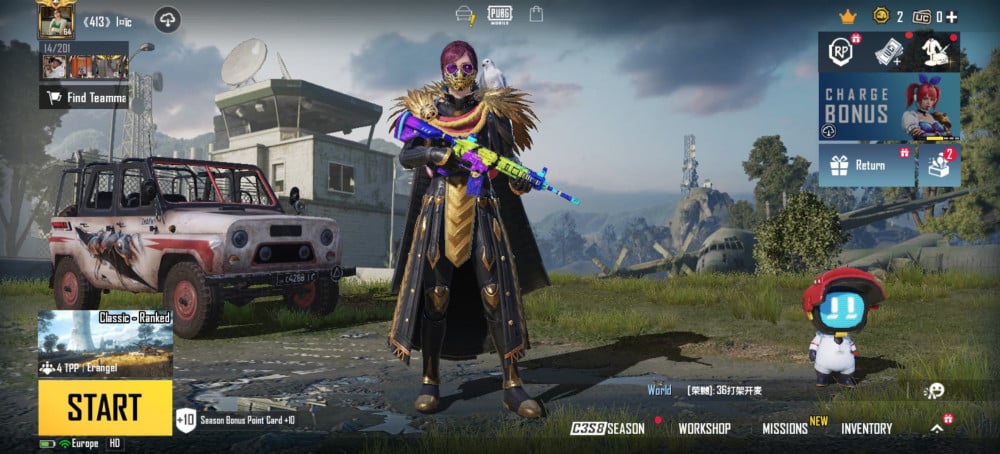
Task: Click the Find Teammates button
Action: (x=85, y=97)
